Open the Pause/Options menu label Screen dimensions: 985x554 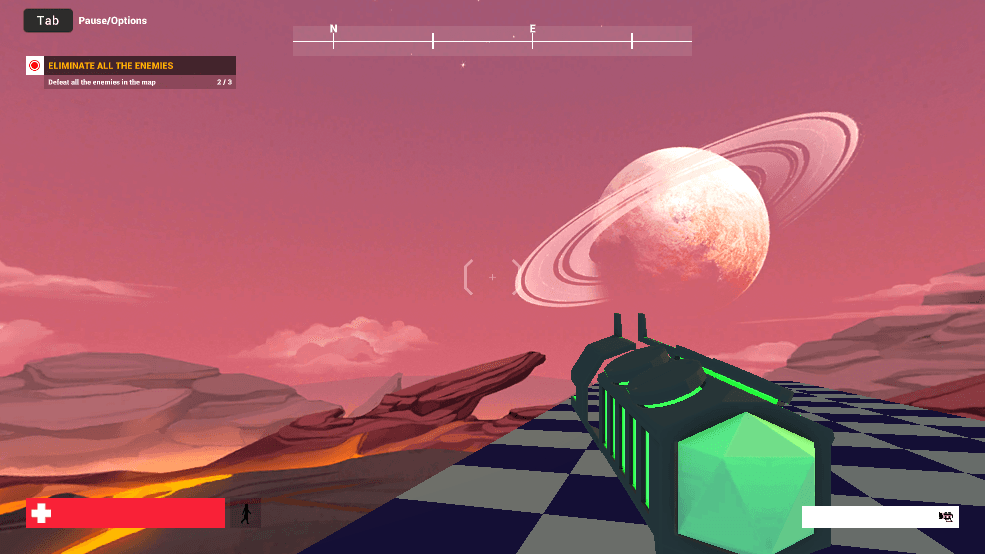[x=112, y=20]
